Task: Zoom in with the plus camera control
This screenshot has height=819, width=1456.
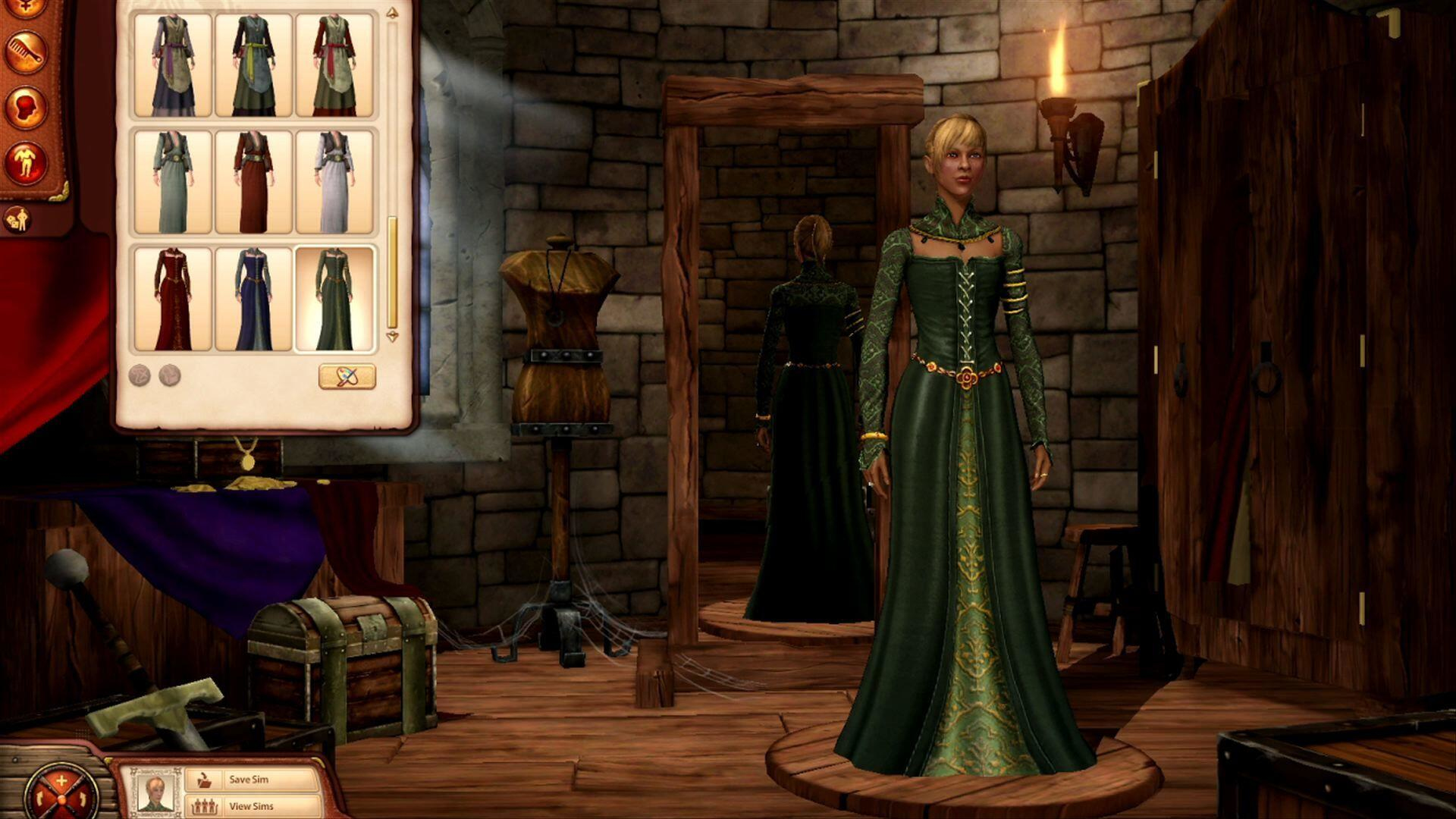Action: click(x=61, y=781)
